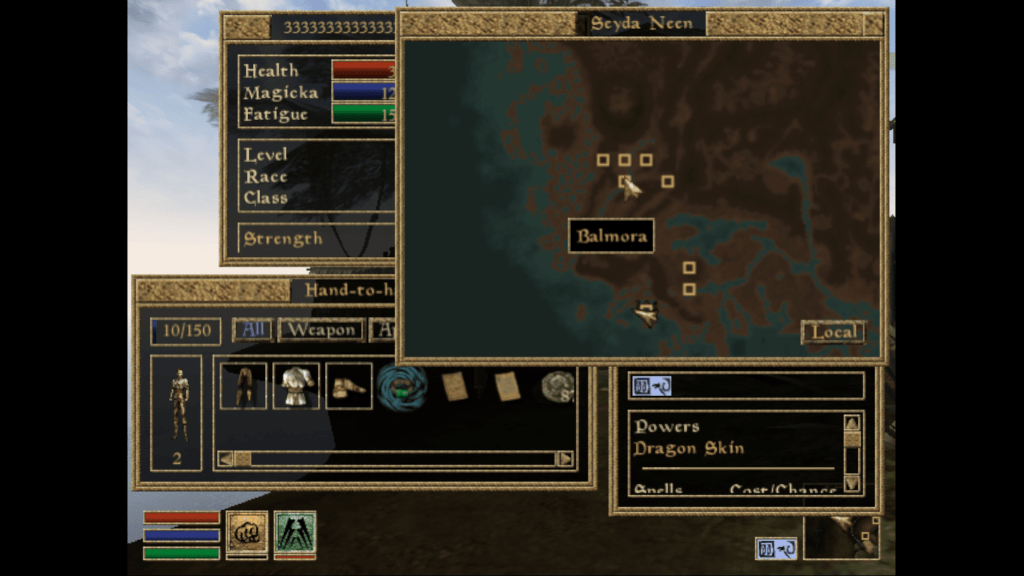Click the green active spell HUD icon
Screen dimensions: 1024x576
pos(295,531)
